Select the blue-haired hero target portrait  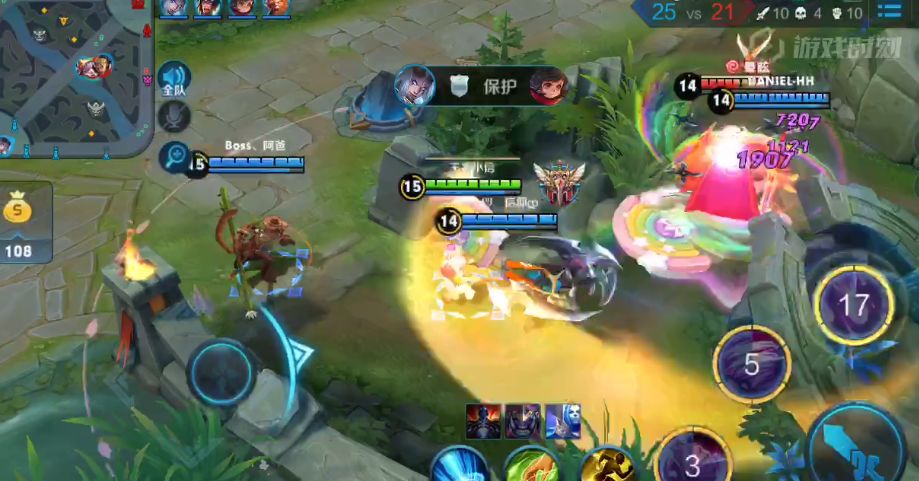(562, 421)
